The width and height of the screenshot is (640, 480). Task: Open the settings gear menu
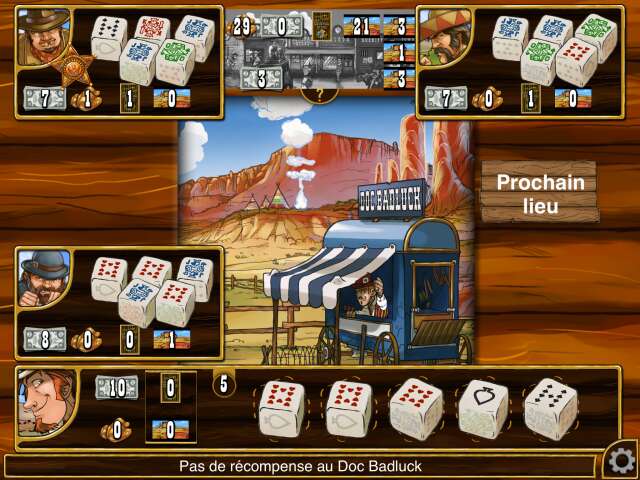pos(620,460)
